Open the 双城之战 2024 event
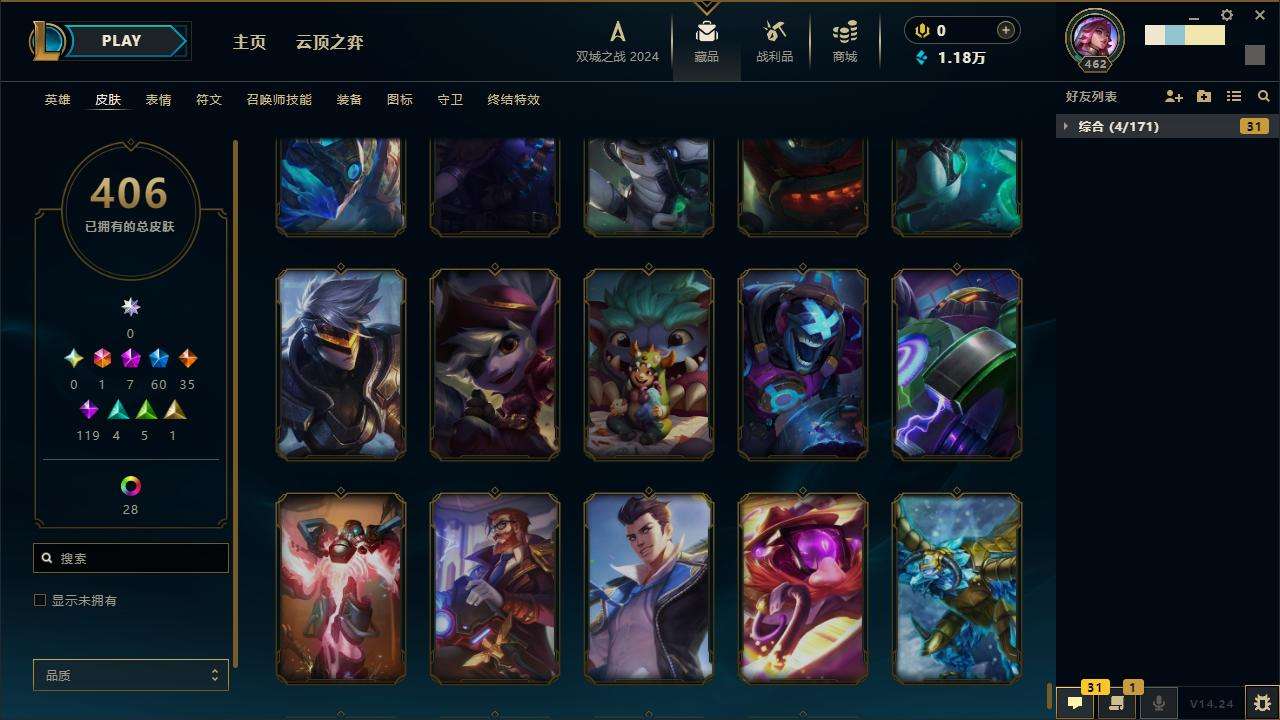 617,42
